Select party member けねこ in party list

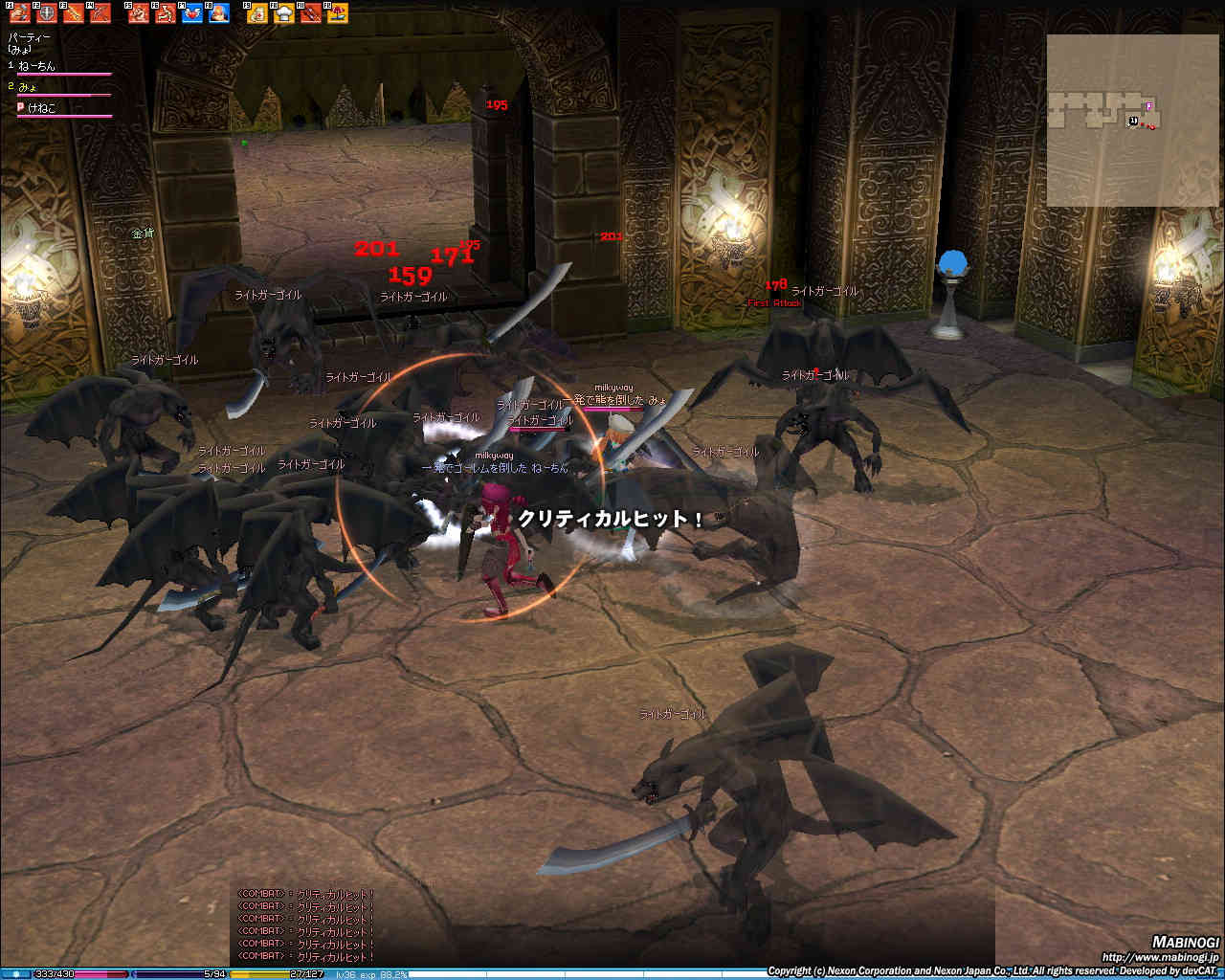[x=41, y=108]
